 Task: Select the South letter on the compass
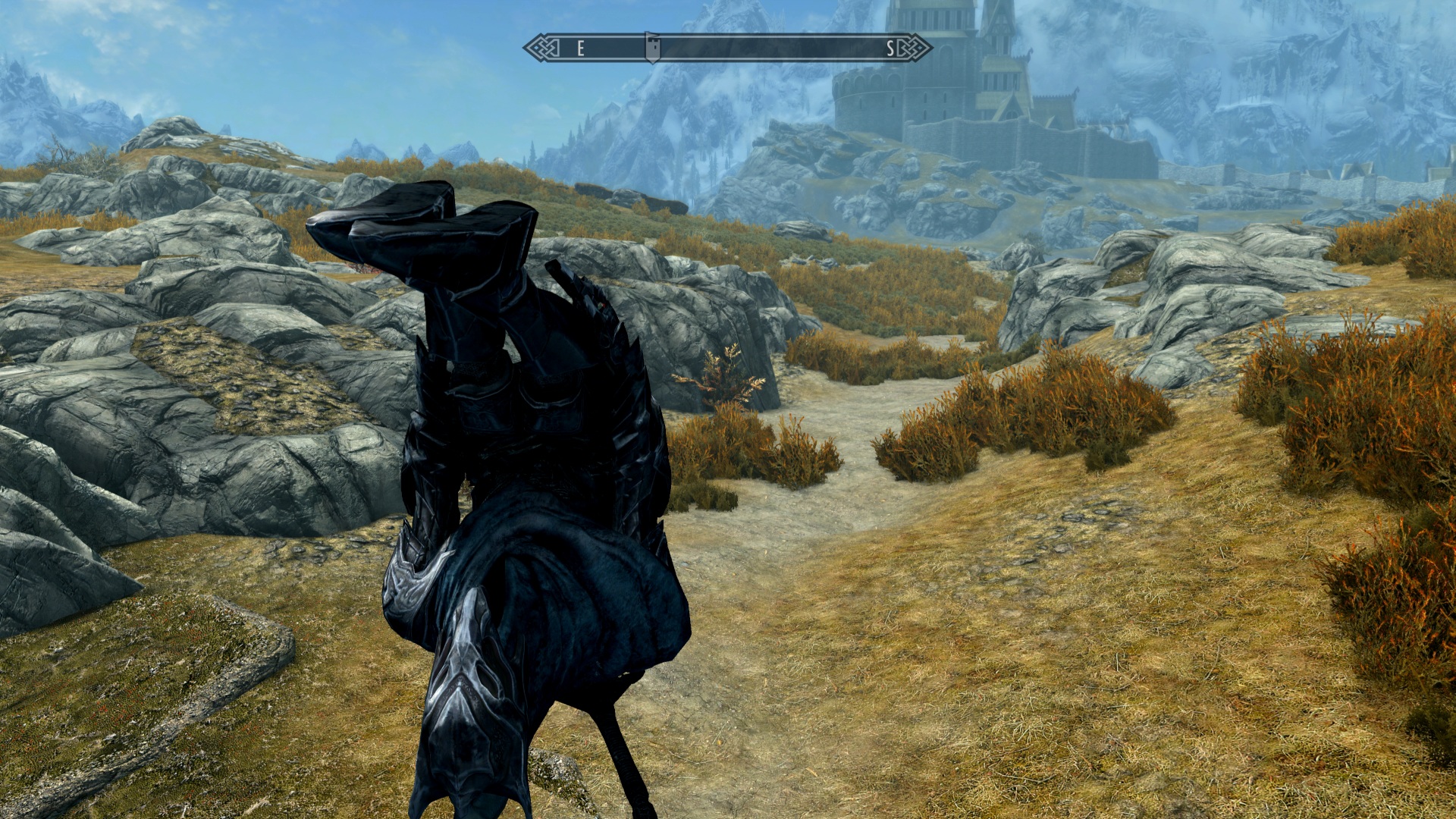coord(890,49)
